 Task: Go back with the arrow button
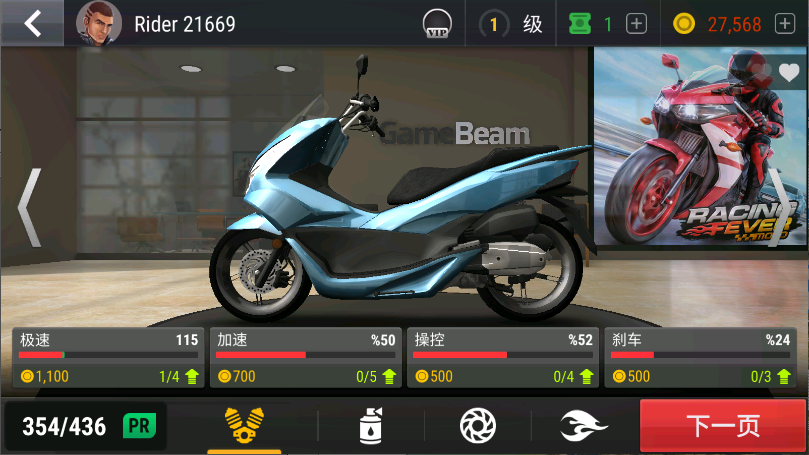33,23
